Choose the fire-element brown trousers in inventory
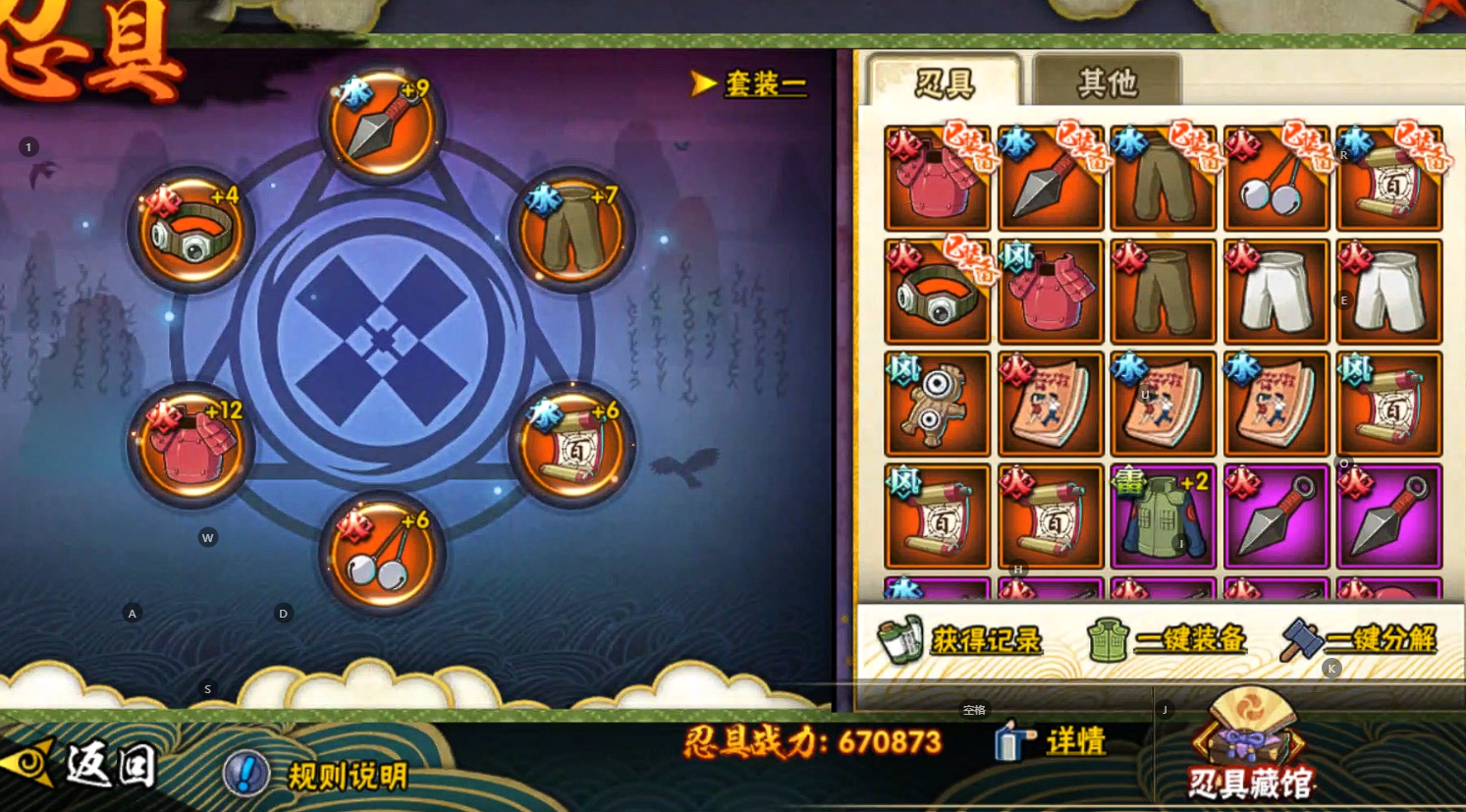 (x=1163, y=291)
